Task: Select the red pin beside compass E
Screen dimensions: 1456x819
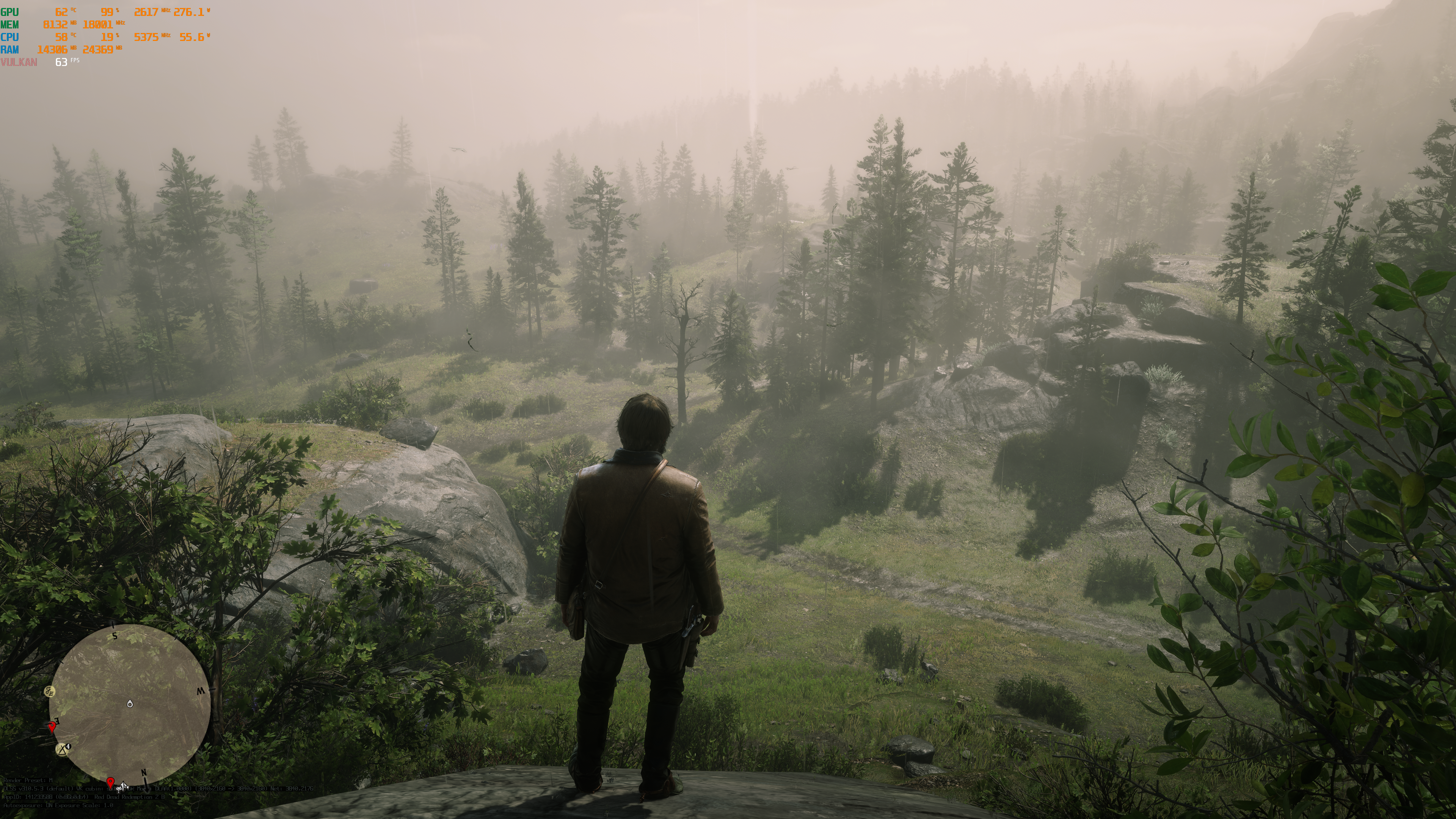Action: [52, 726]
